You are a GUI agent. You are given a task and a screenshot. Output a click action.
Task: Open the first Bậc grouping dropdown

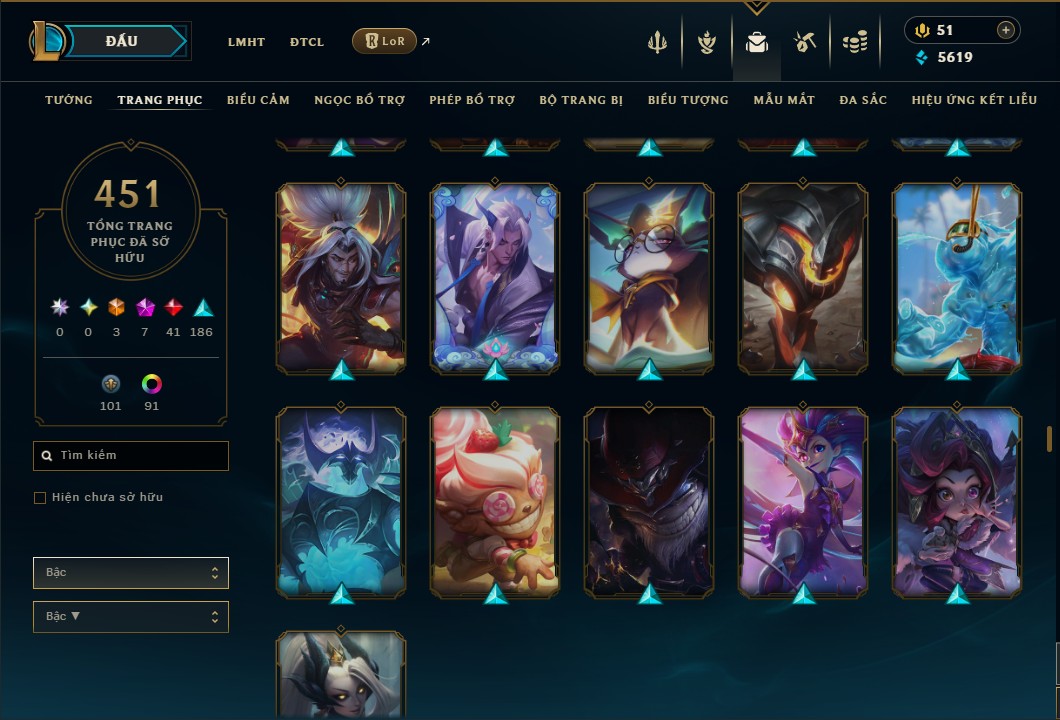point(130,573)
